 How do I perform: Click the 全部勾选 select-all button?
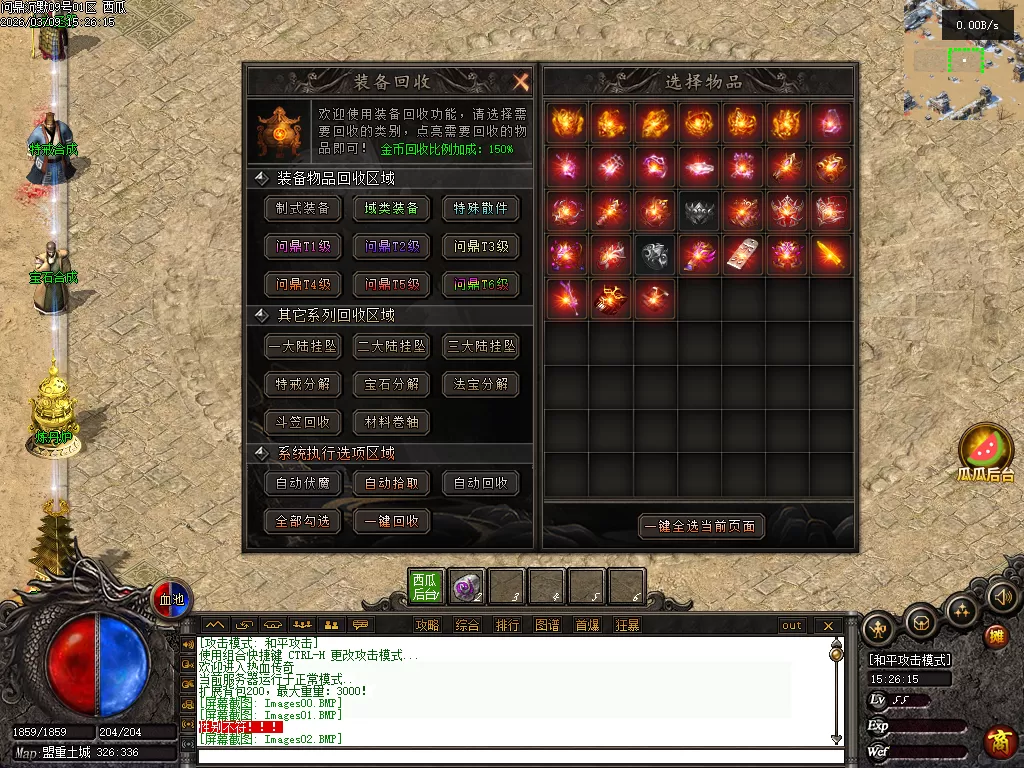tap(303, 521)
